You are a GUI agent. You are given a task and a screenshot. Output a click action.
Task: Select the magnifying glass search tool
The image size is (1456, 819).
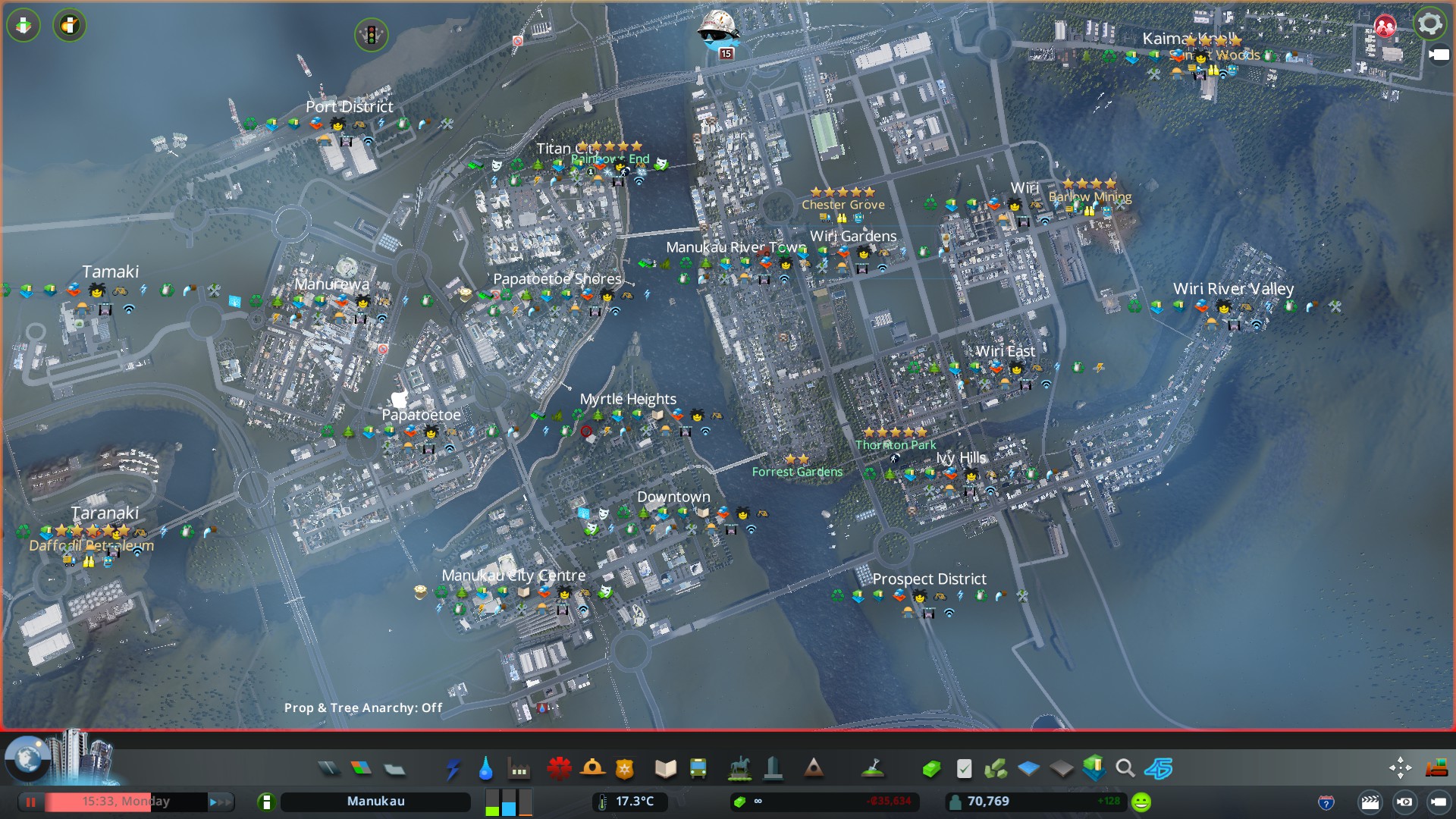1125,769
